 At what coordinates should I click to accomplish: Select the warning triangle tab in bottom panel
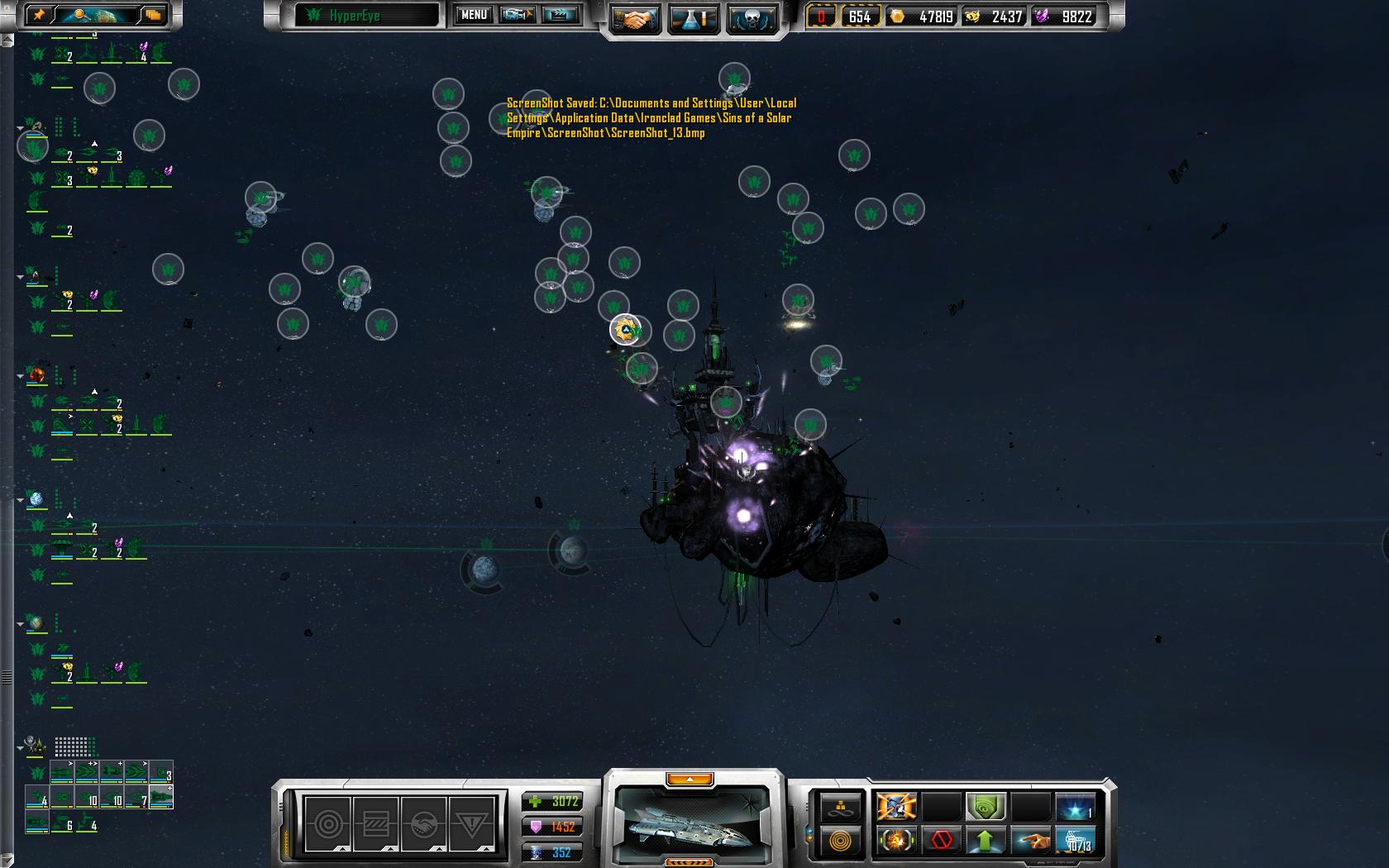click(471, 823)
